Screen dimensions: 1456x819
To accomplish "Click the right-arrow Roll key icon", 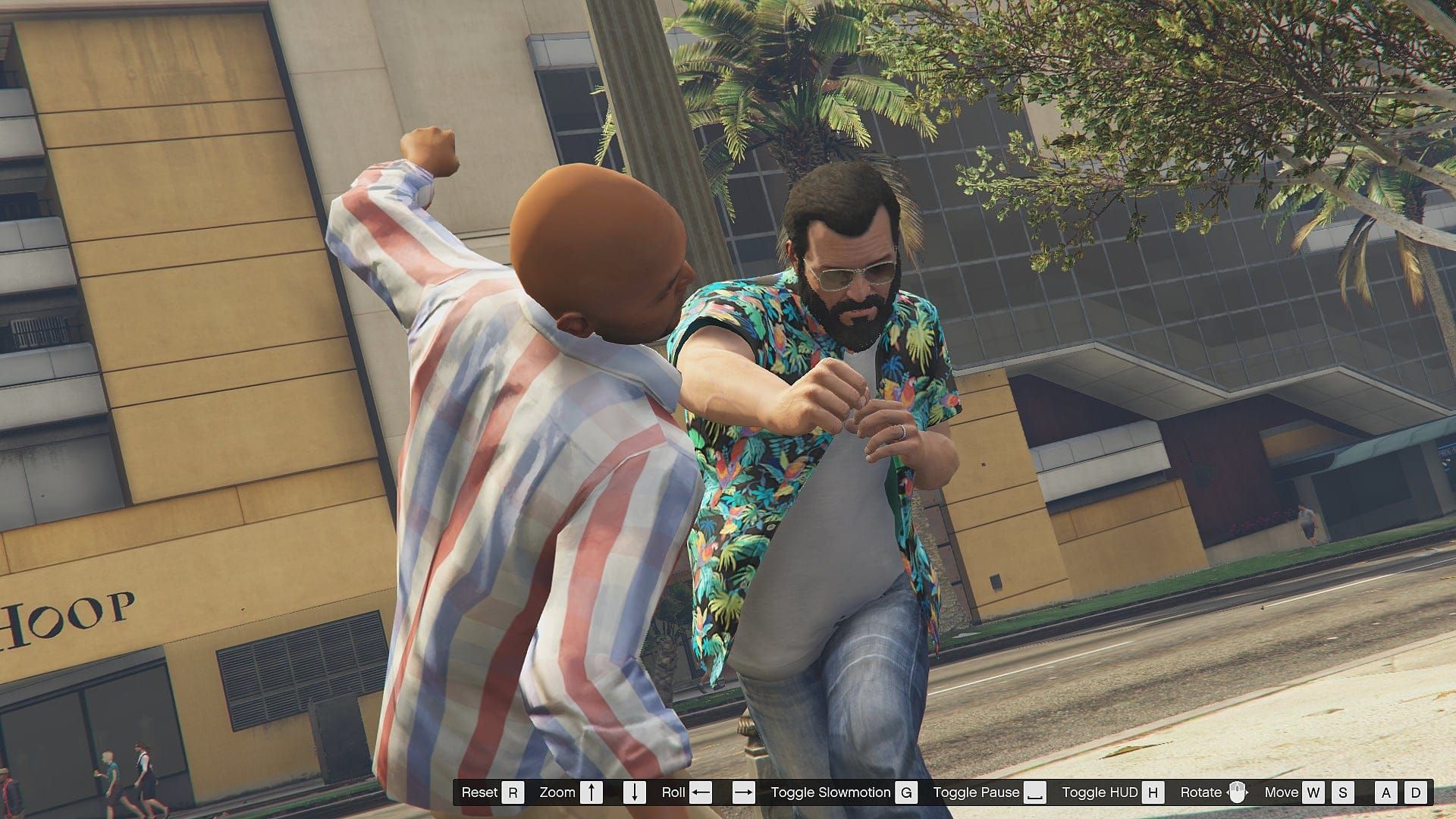I will pos(743,793).
